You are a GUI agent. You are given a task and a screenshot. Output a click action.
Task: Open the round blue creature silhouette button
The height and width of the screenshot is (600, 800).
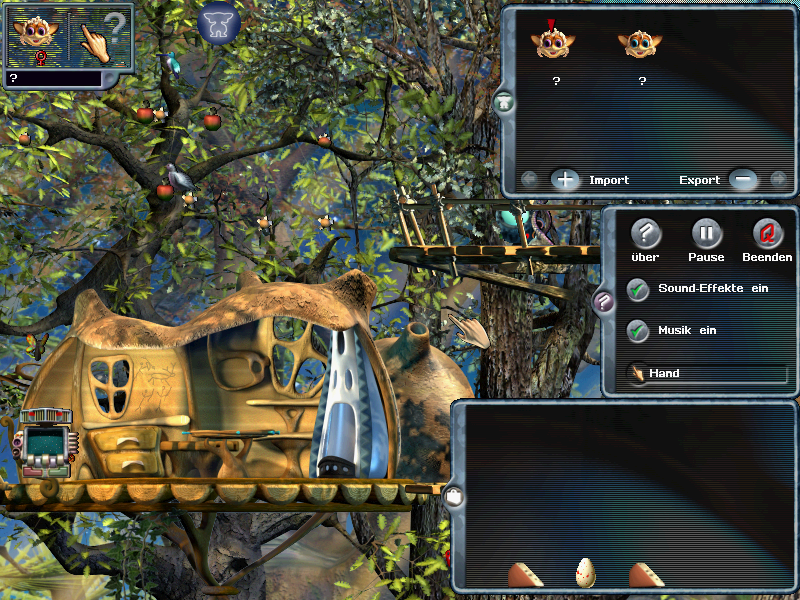coord(219,24)
